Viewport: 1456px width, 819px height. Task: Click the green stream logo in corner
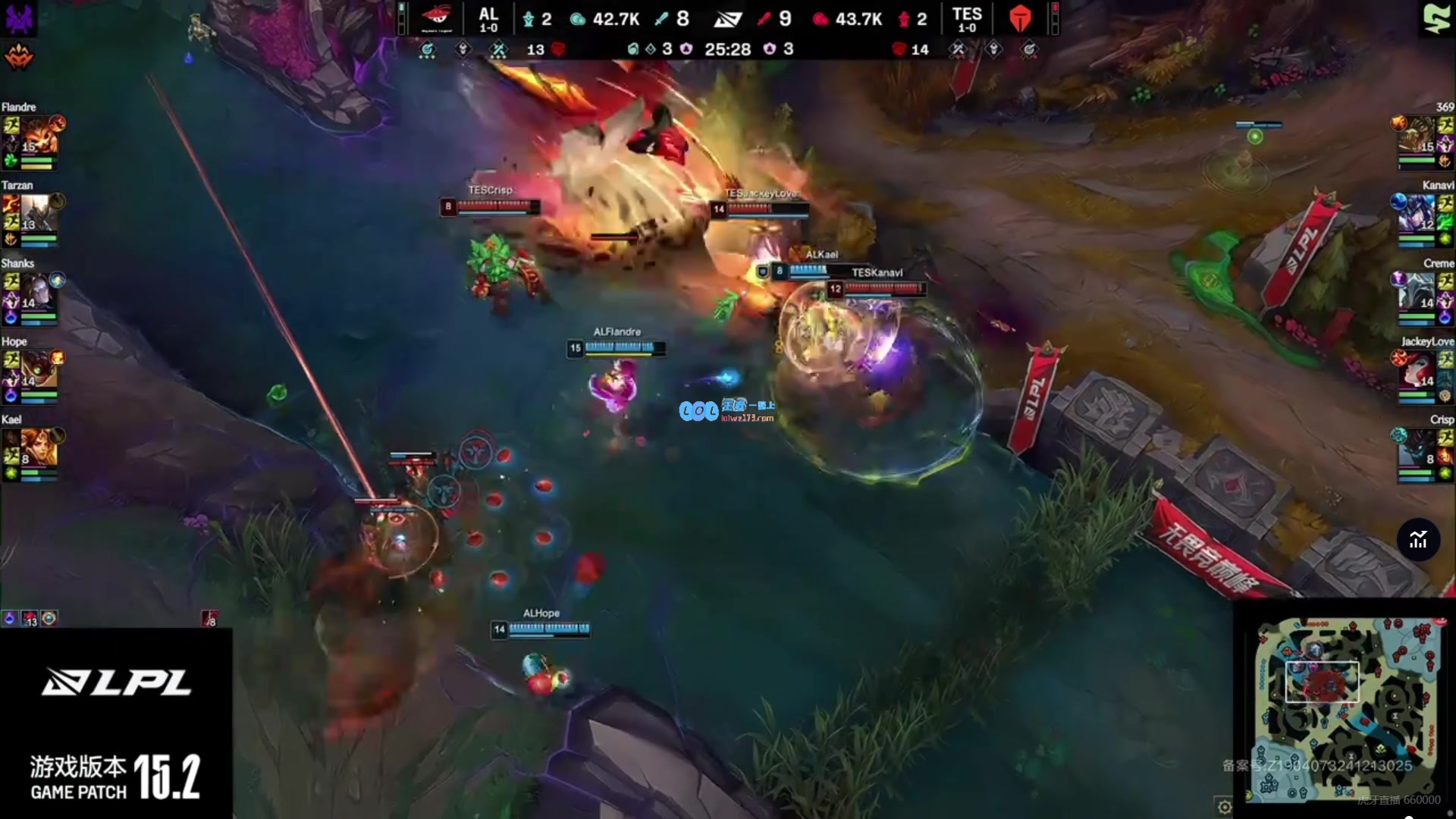(1436, 18)
